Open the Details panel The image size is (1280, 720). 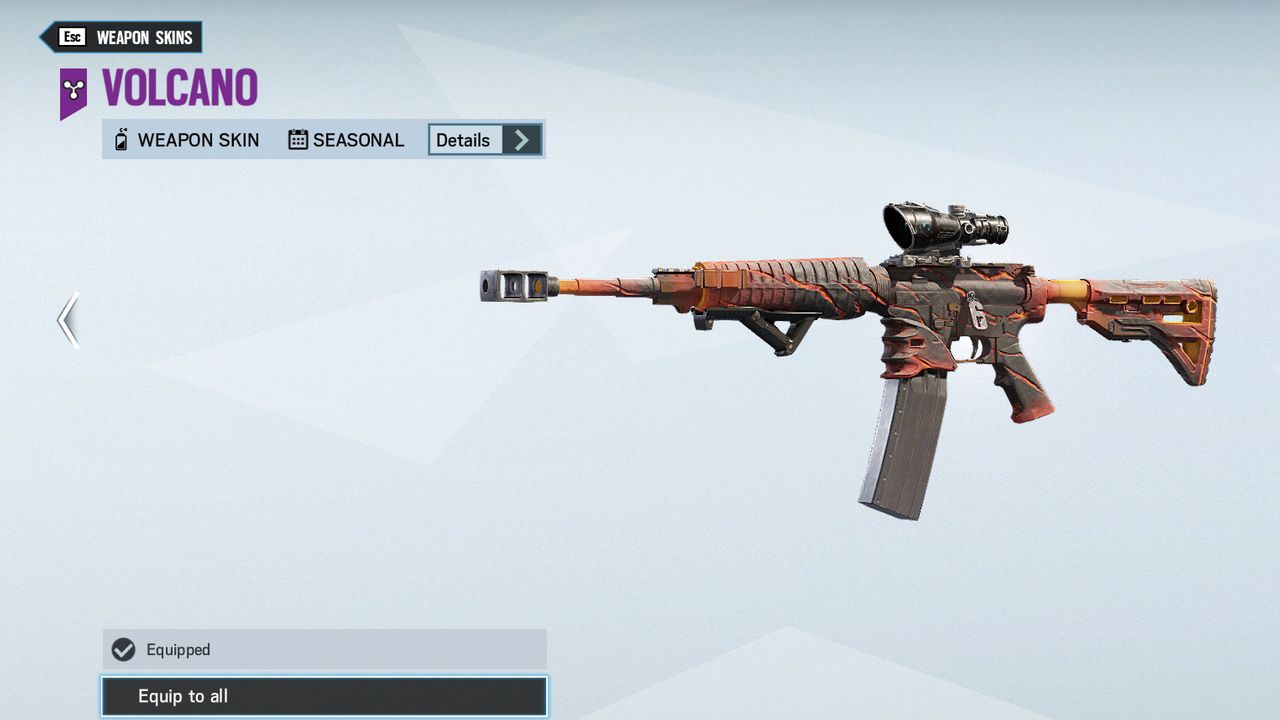[464, 140]
